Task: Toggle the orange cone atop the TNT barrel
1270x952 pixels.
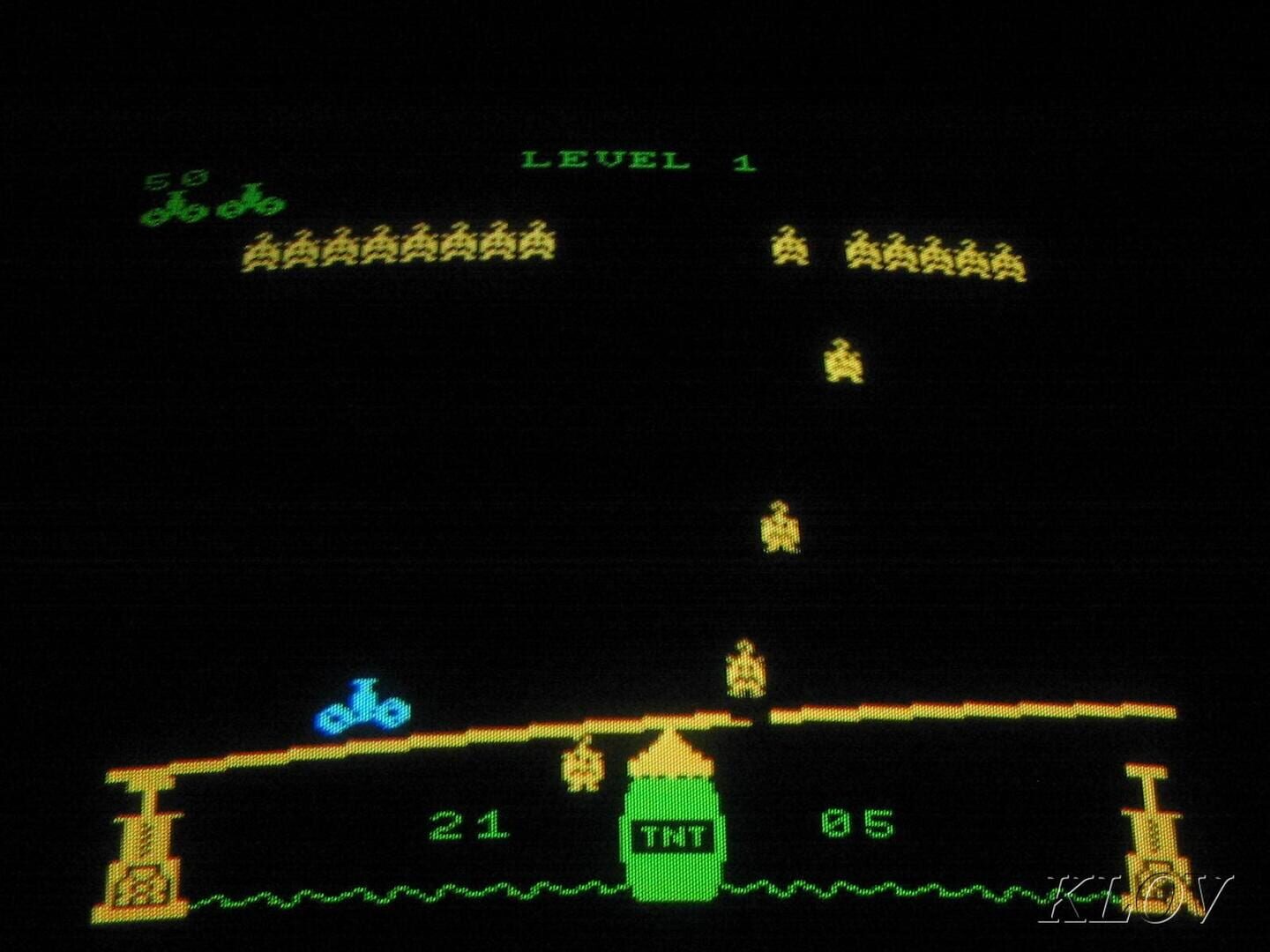Action: point(670,754)
